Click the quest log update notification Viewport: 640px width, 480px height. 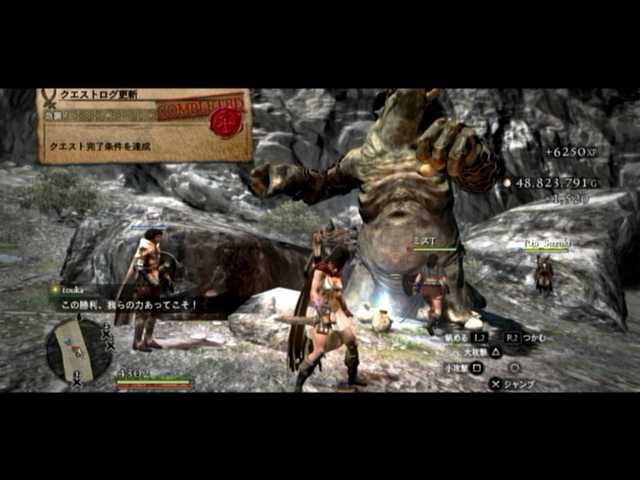[143, 125]
